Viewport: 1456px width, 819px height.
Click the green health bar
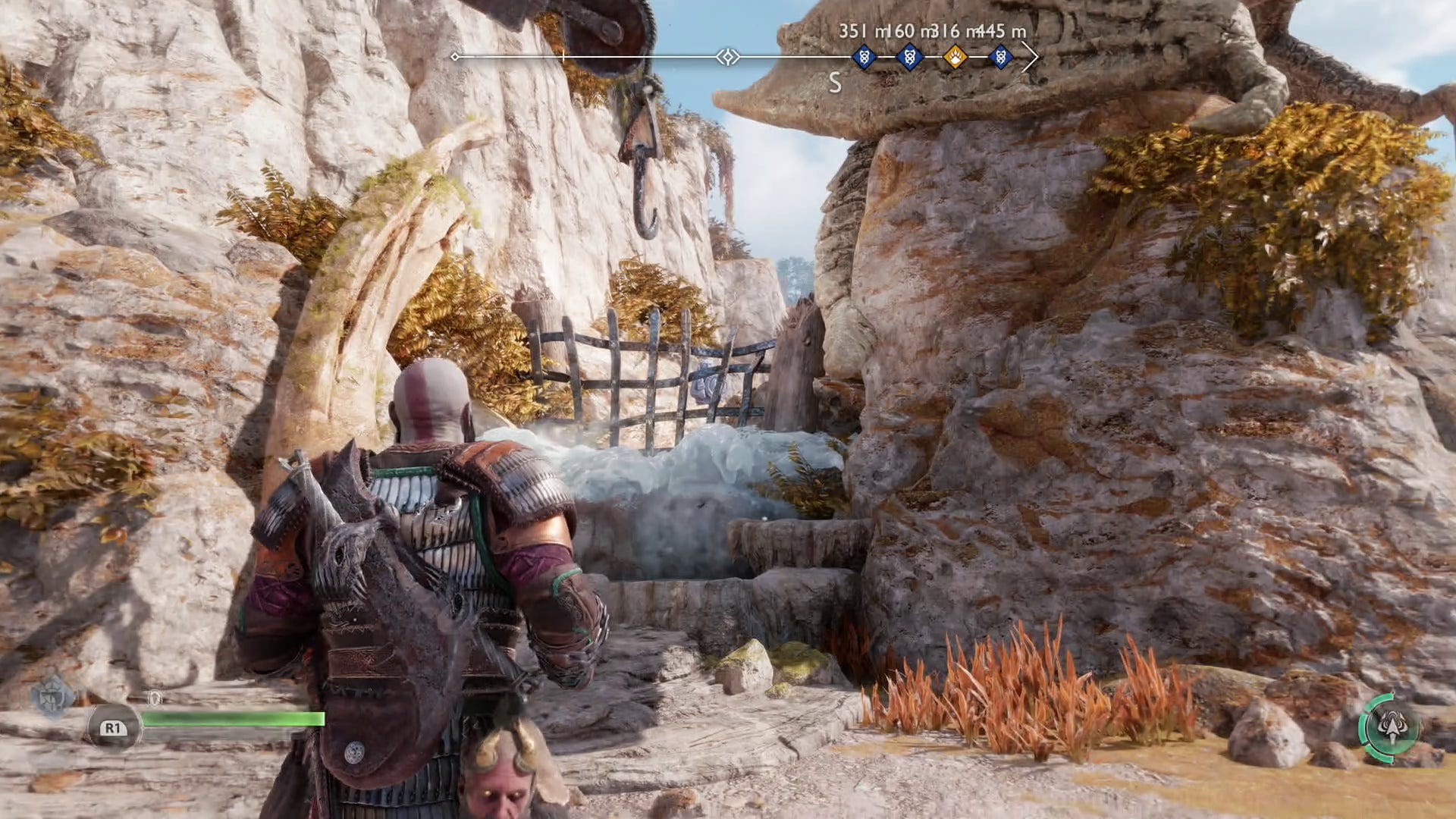click(x=235, y=719)
